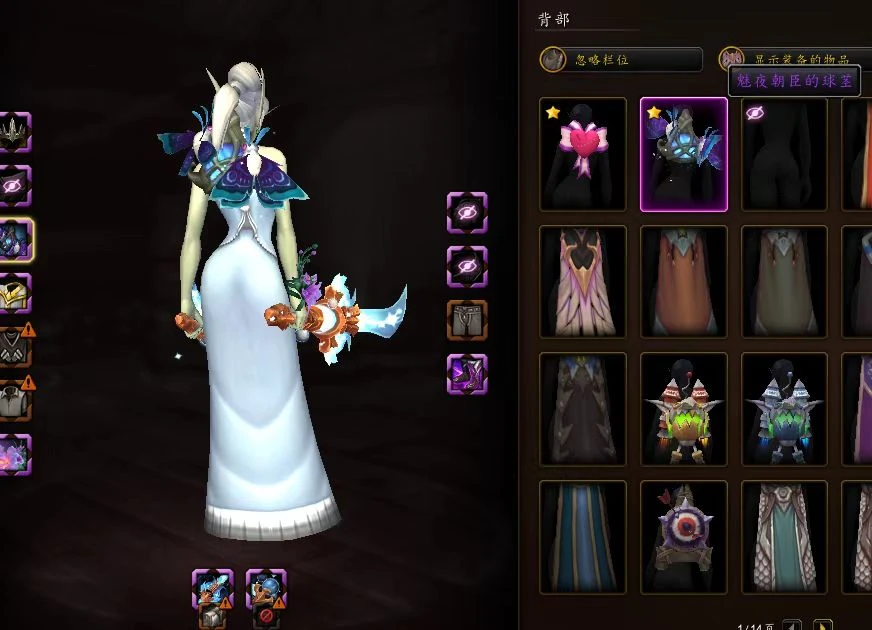Open the gold chest armor slot
The image size is (872, 630).
[14, 293]
